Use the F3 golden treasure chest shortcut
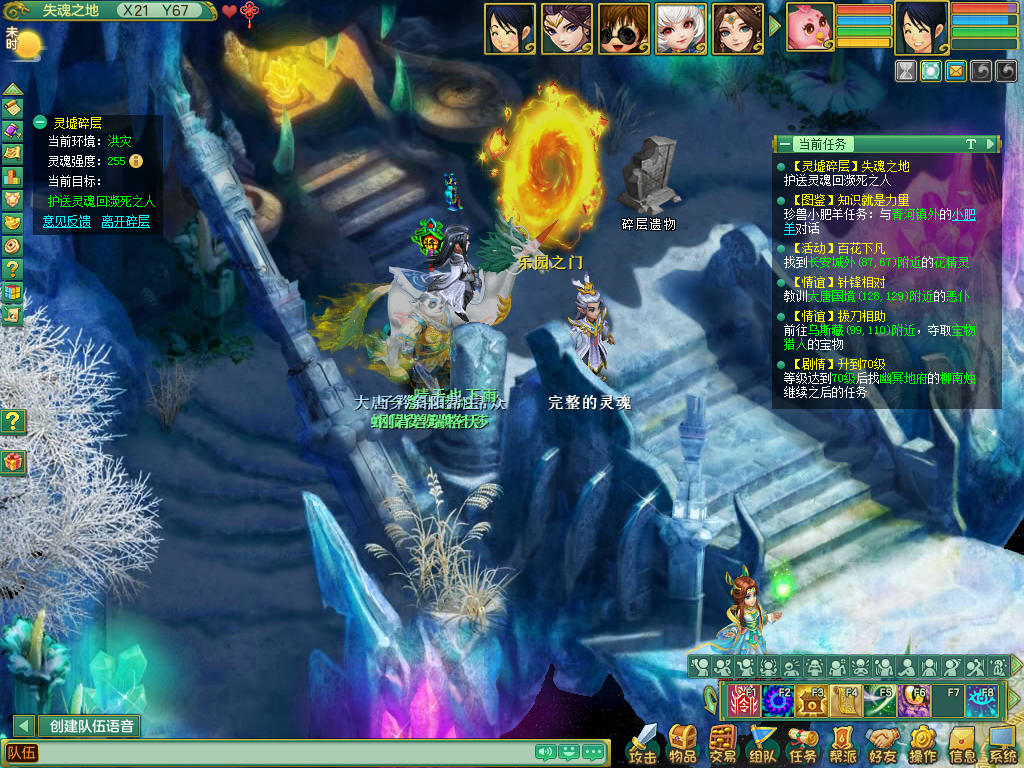1024x768 pixels. (x=812, y=701)
